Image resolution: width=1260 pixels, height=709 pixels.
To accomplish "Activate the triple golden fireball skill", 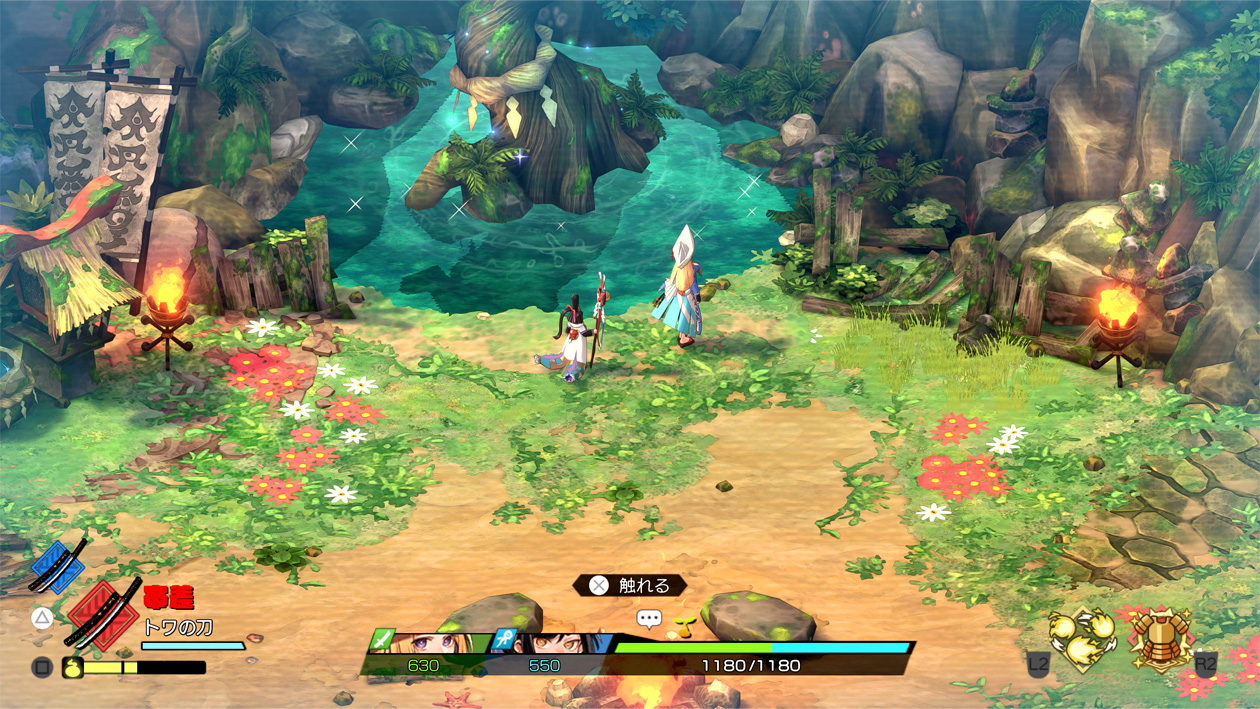I will pyautogui.click(x=1083, y=640).
